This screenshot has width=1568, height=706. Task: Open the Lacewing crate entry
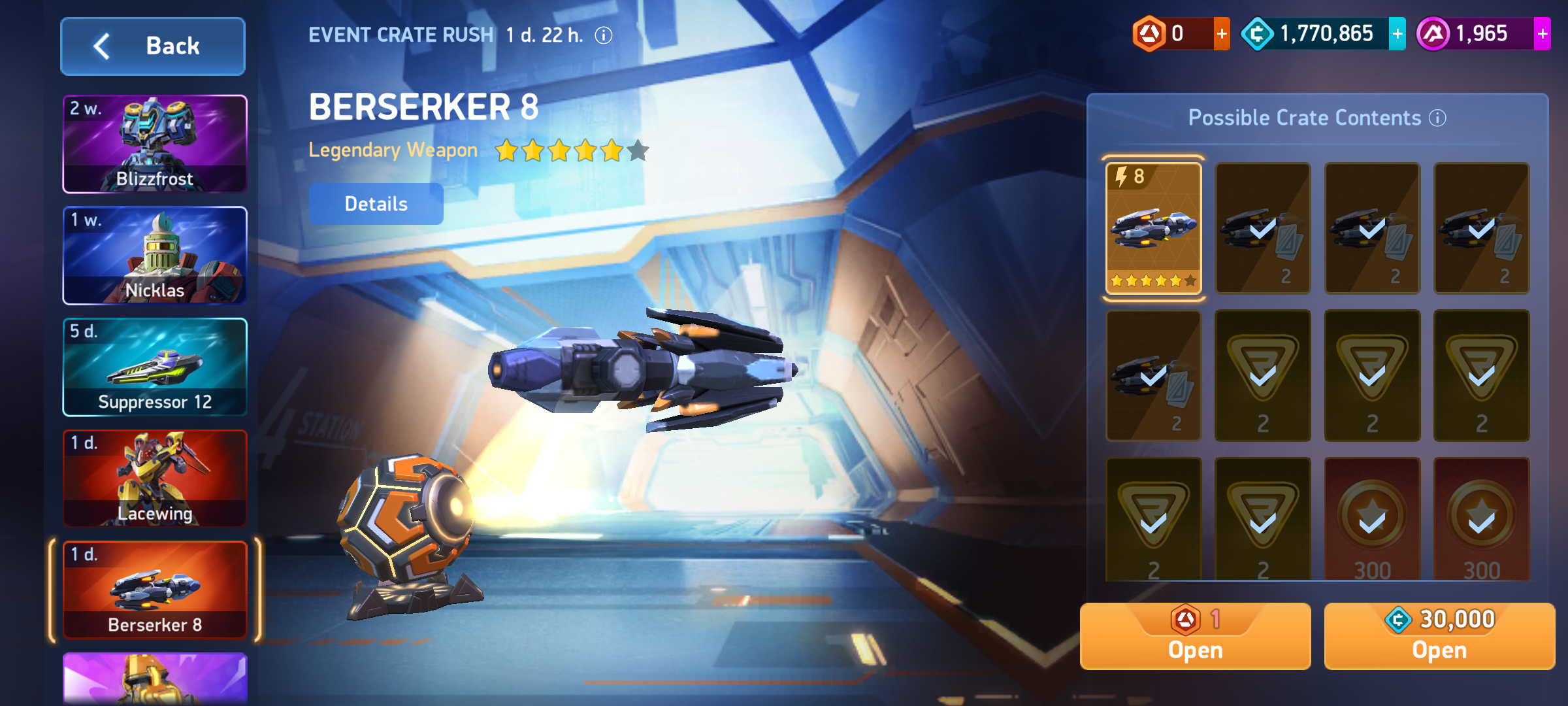click(155, 479)
